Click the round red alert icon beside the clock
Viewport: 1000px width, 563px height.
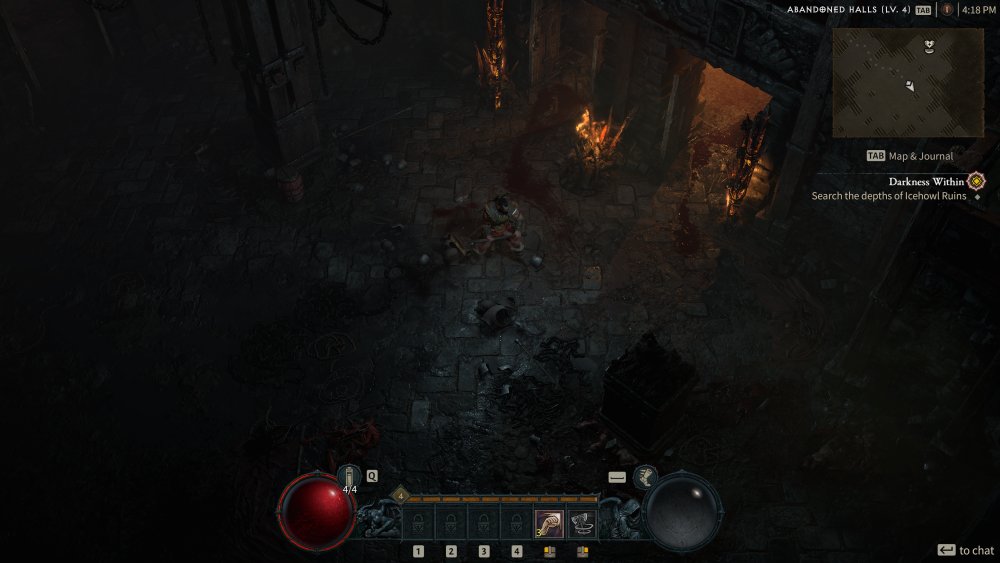point(946,10)
